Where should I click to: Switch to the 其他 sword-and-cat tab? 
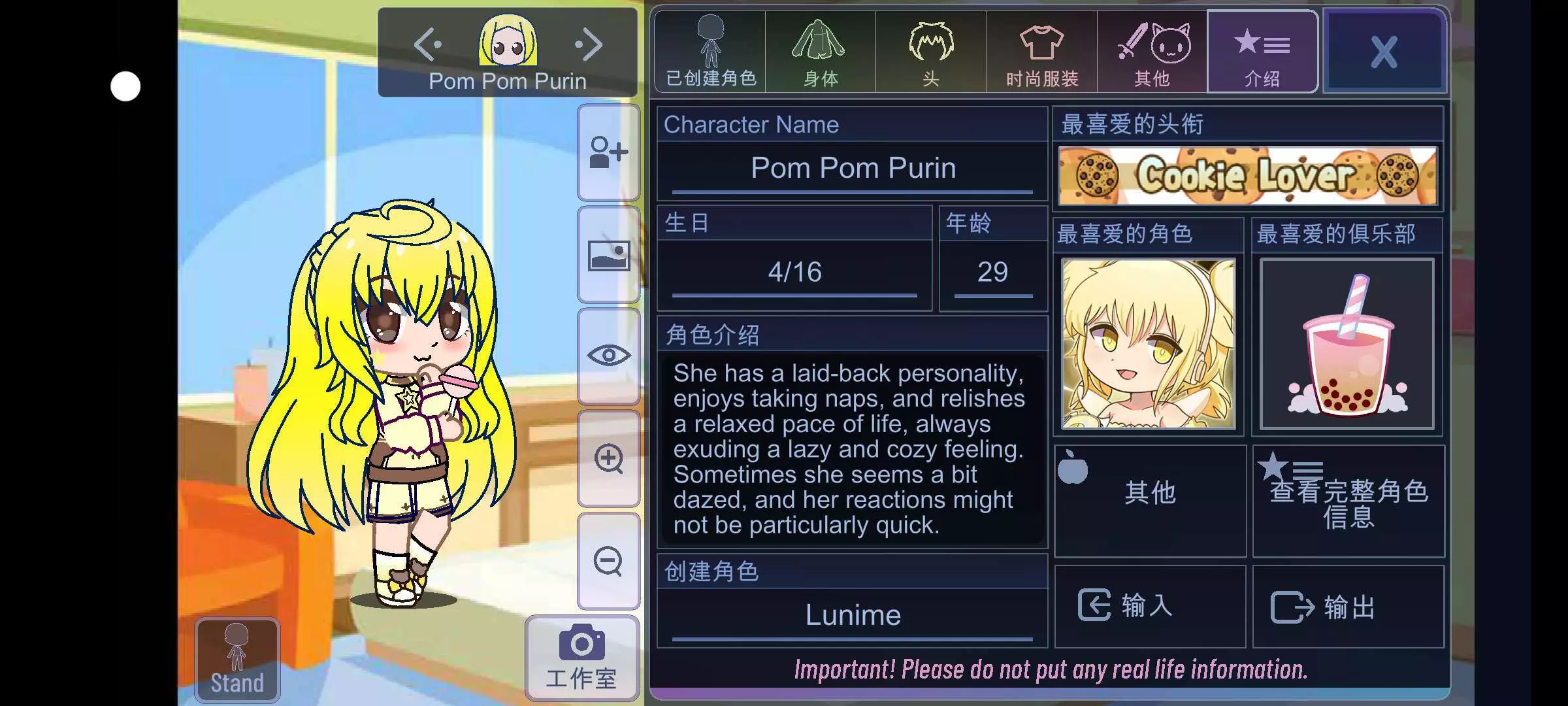click(1152, 52)
